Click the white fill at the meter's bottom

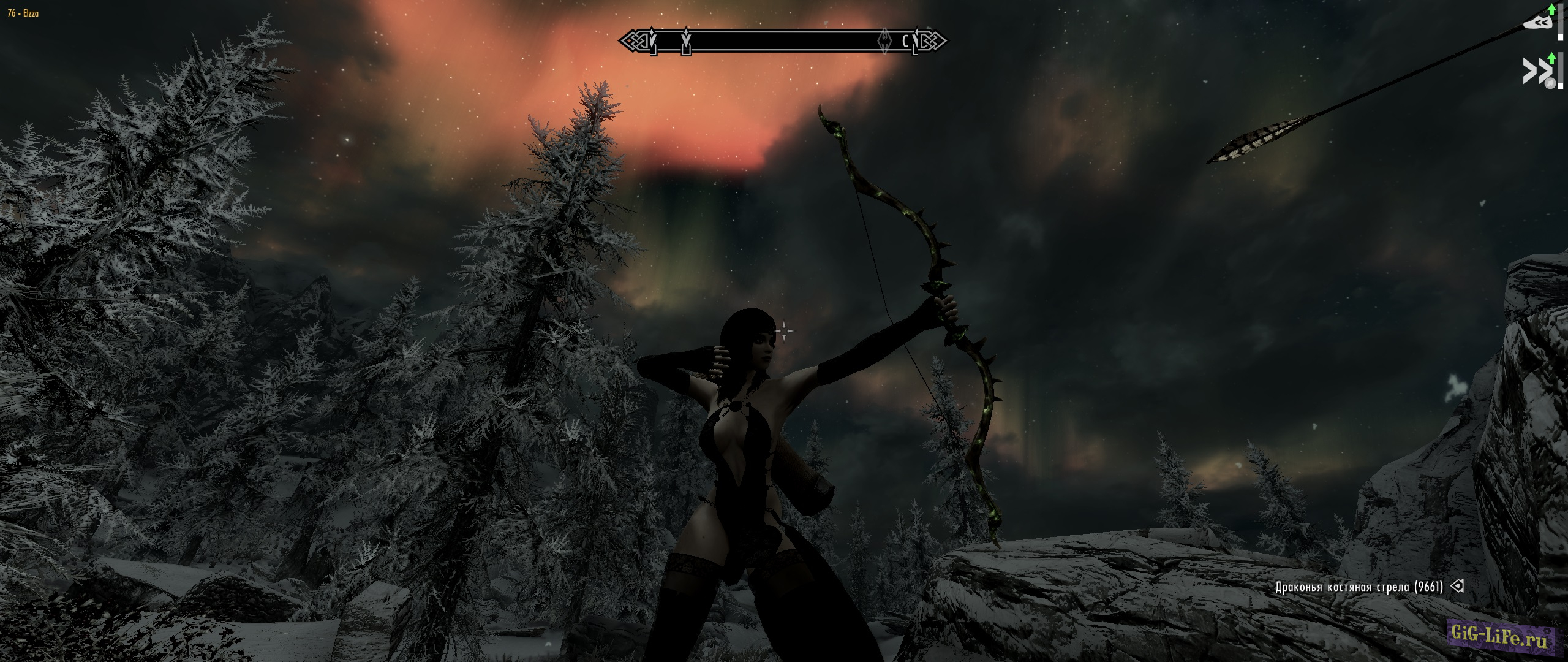tap(1561, 36)
